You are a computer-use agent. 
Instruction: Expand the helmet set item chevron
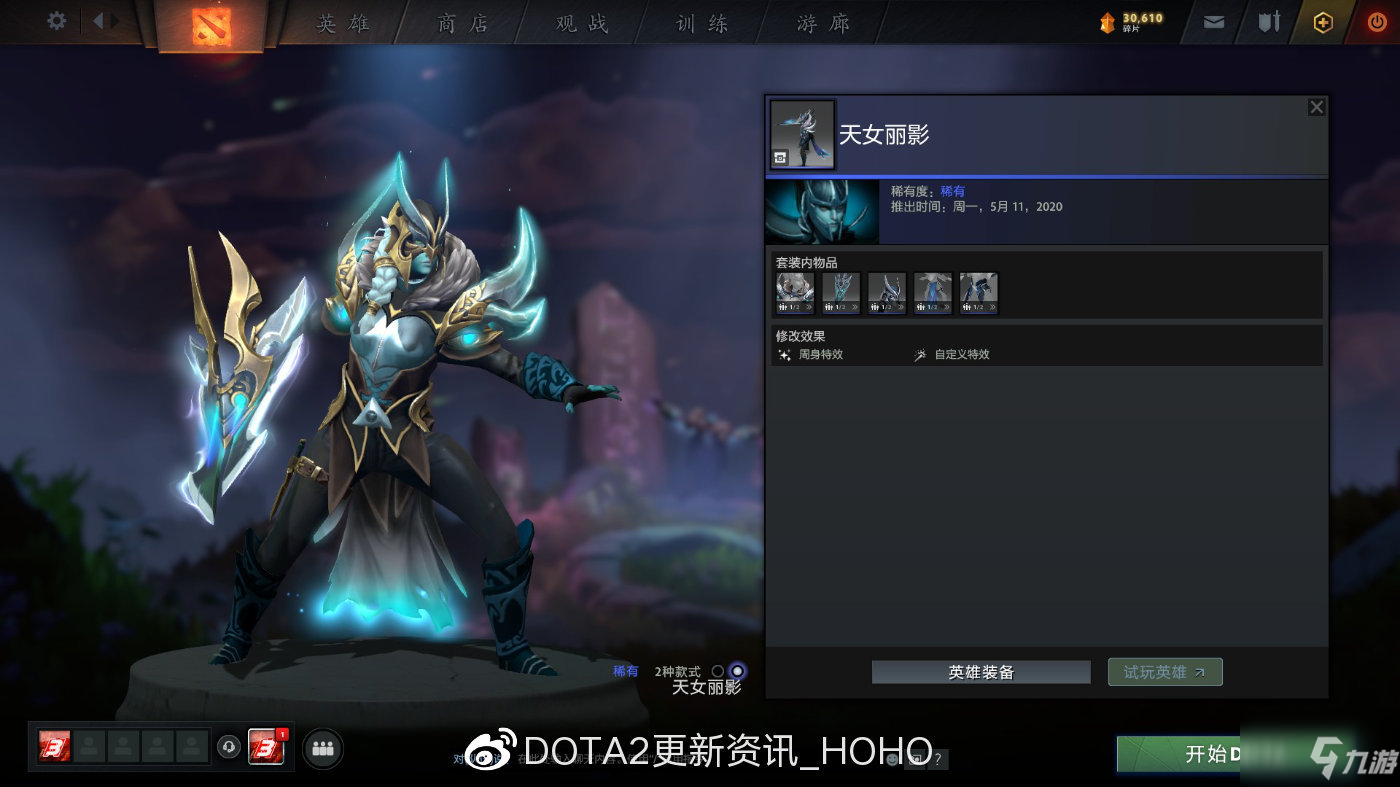click(901, 306)
